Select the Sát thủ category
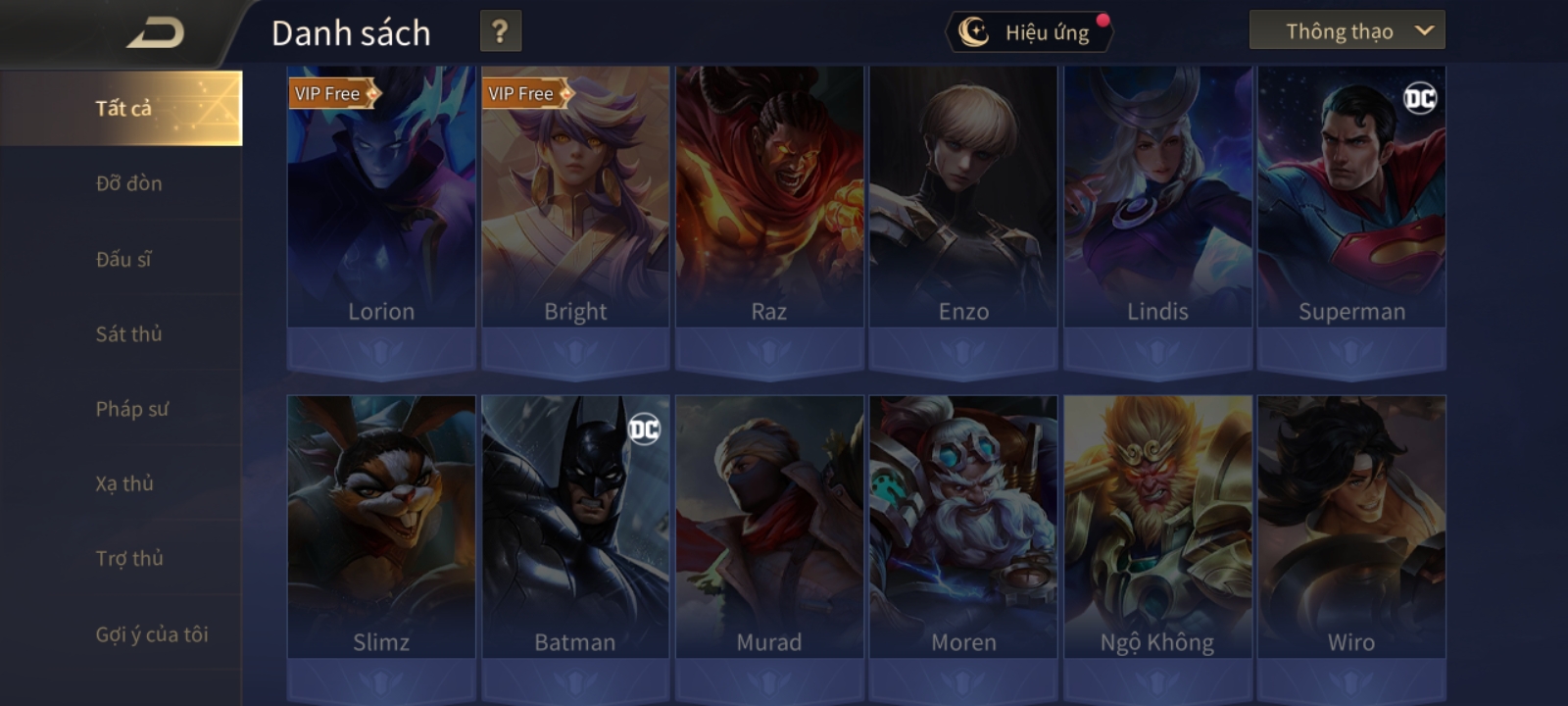 point(128,334)
